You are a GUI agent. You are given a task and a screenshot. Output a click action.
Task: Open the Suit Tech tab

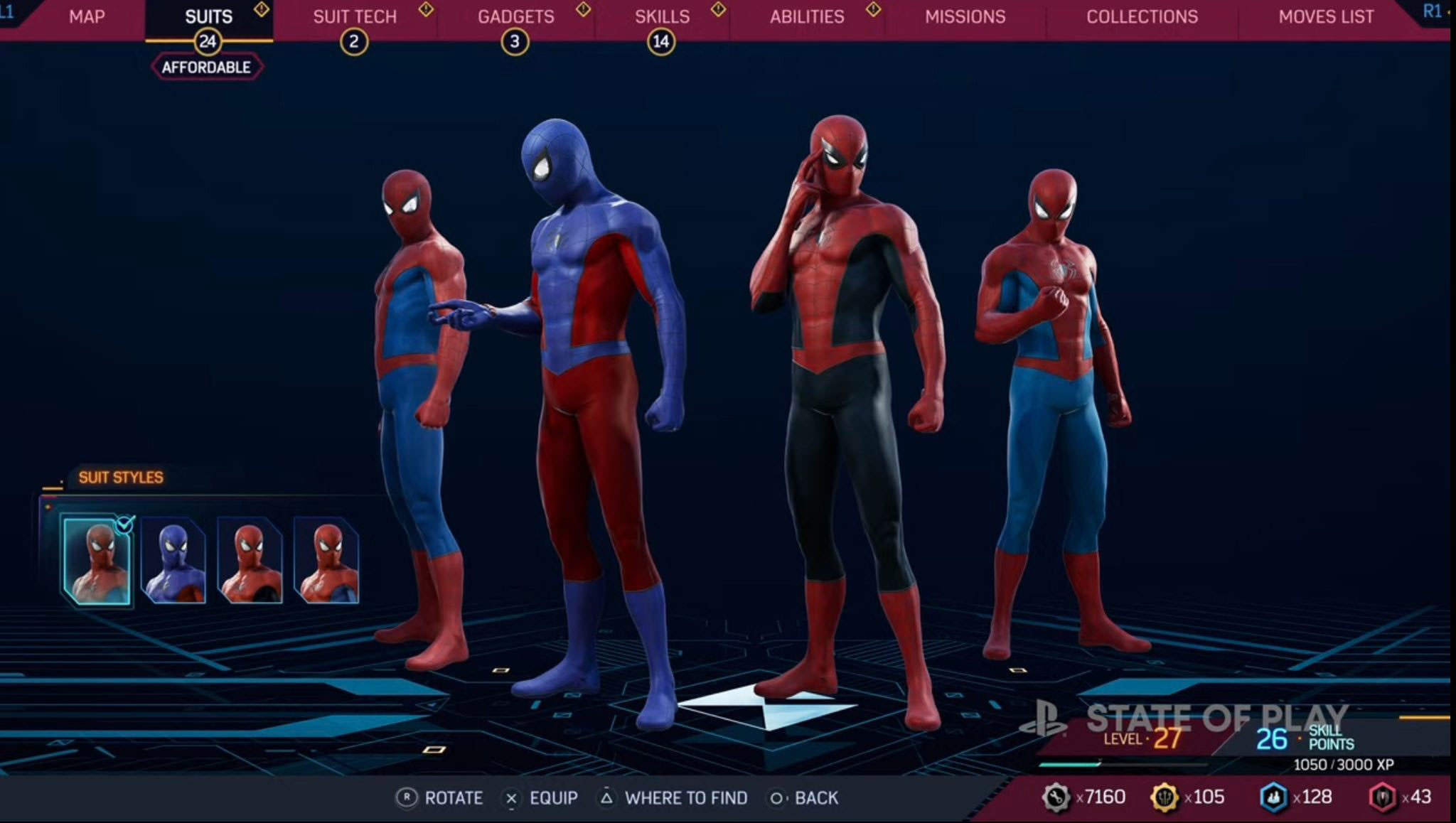pos(355,17)
